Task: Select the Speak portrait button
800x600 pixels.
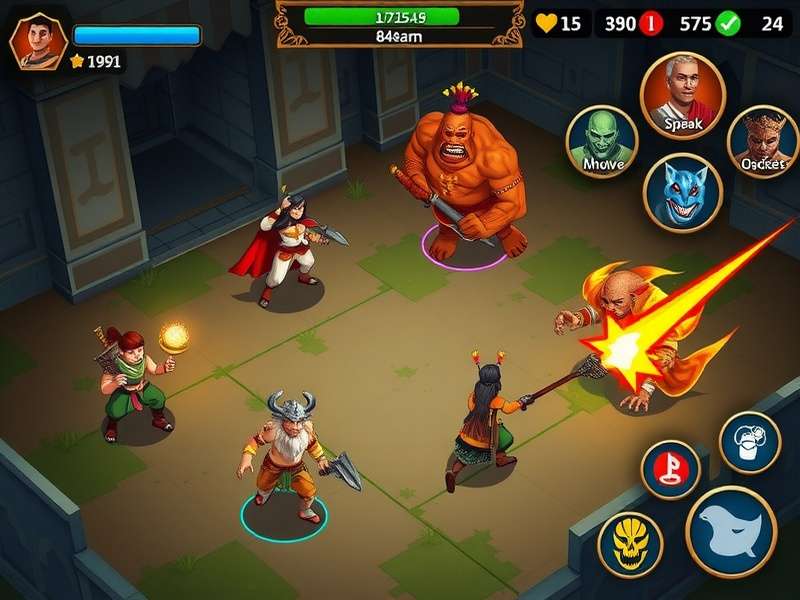Action: pyautogui.click(x=682, y=96)
